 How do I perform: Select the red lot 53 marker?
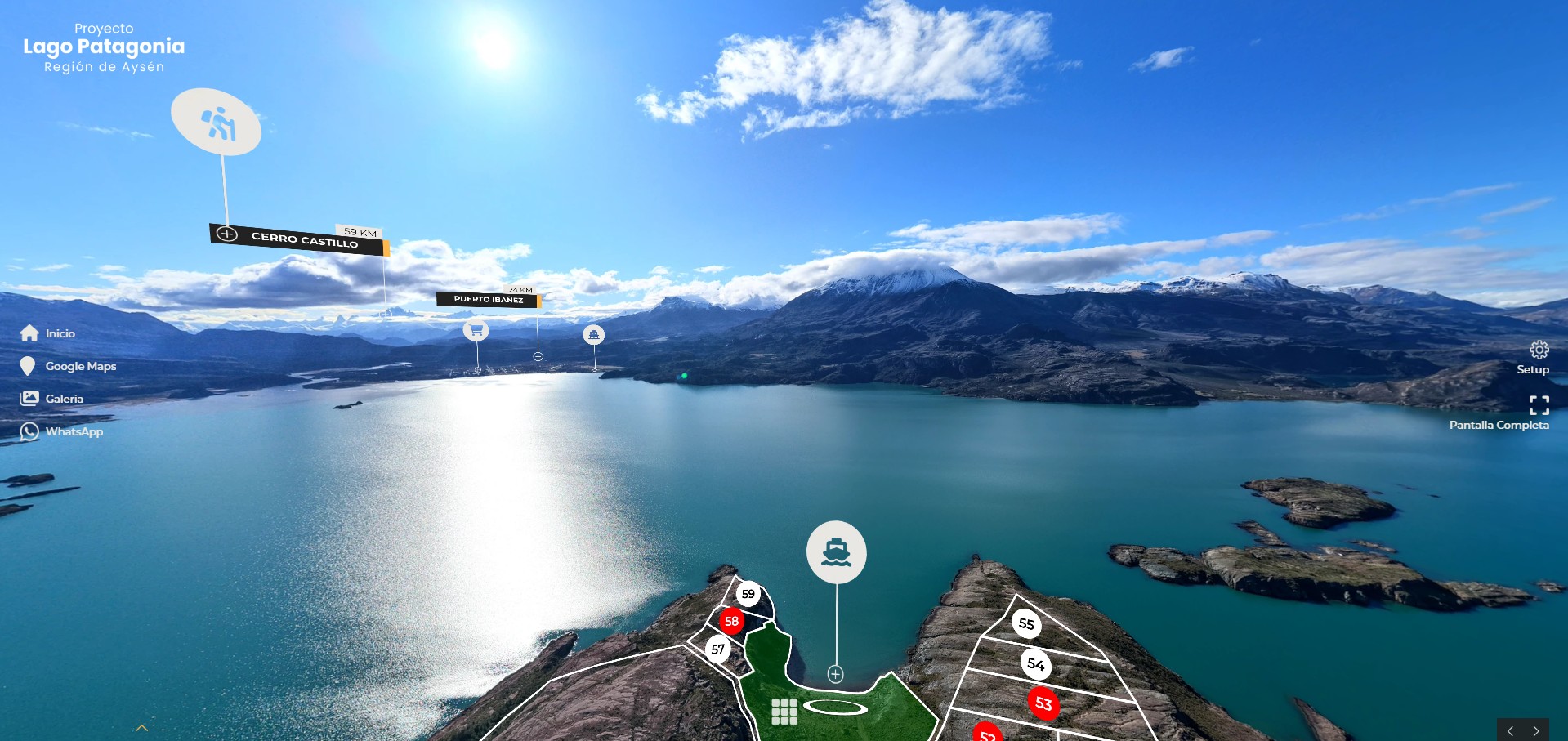tap(1043, 703)
